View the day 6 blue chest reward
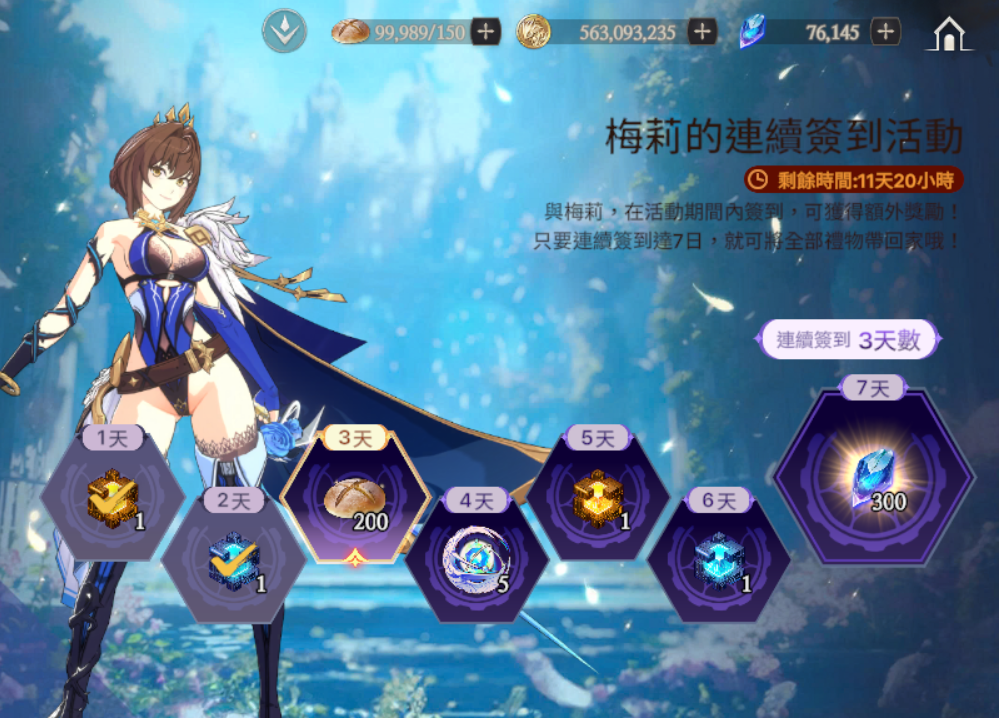The height and width of the screenshot is (718, 999). tap(719, 558)
